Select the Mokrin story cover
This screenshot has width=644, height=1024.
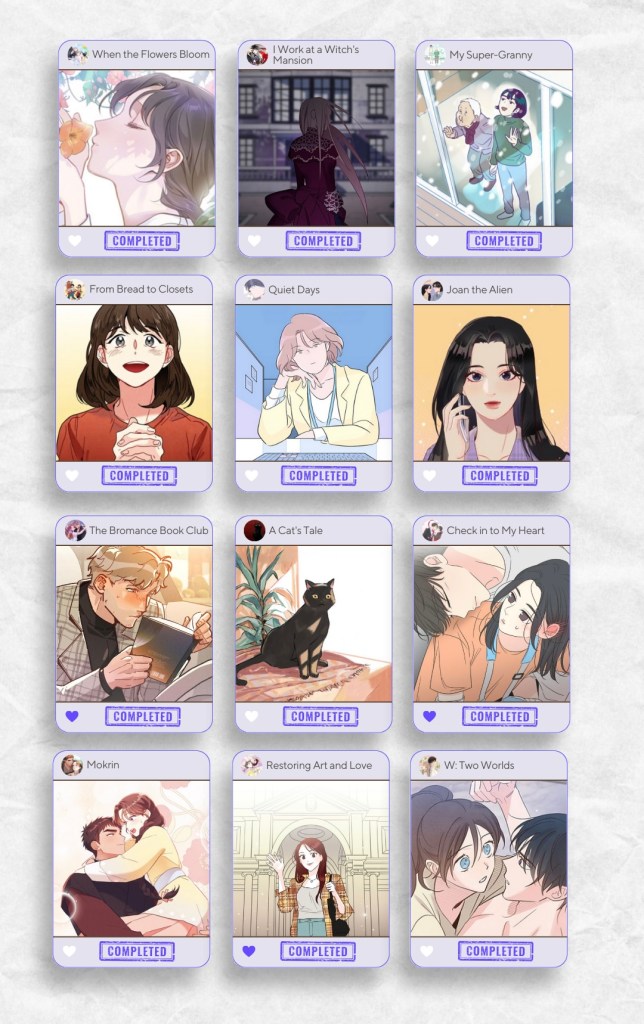pos(131,858)
